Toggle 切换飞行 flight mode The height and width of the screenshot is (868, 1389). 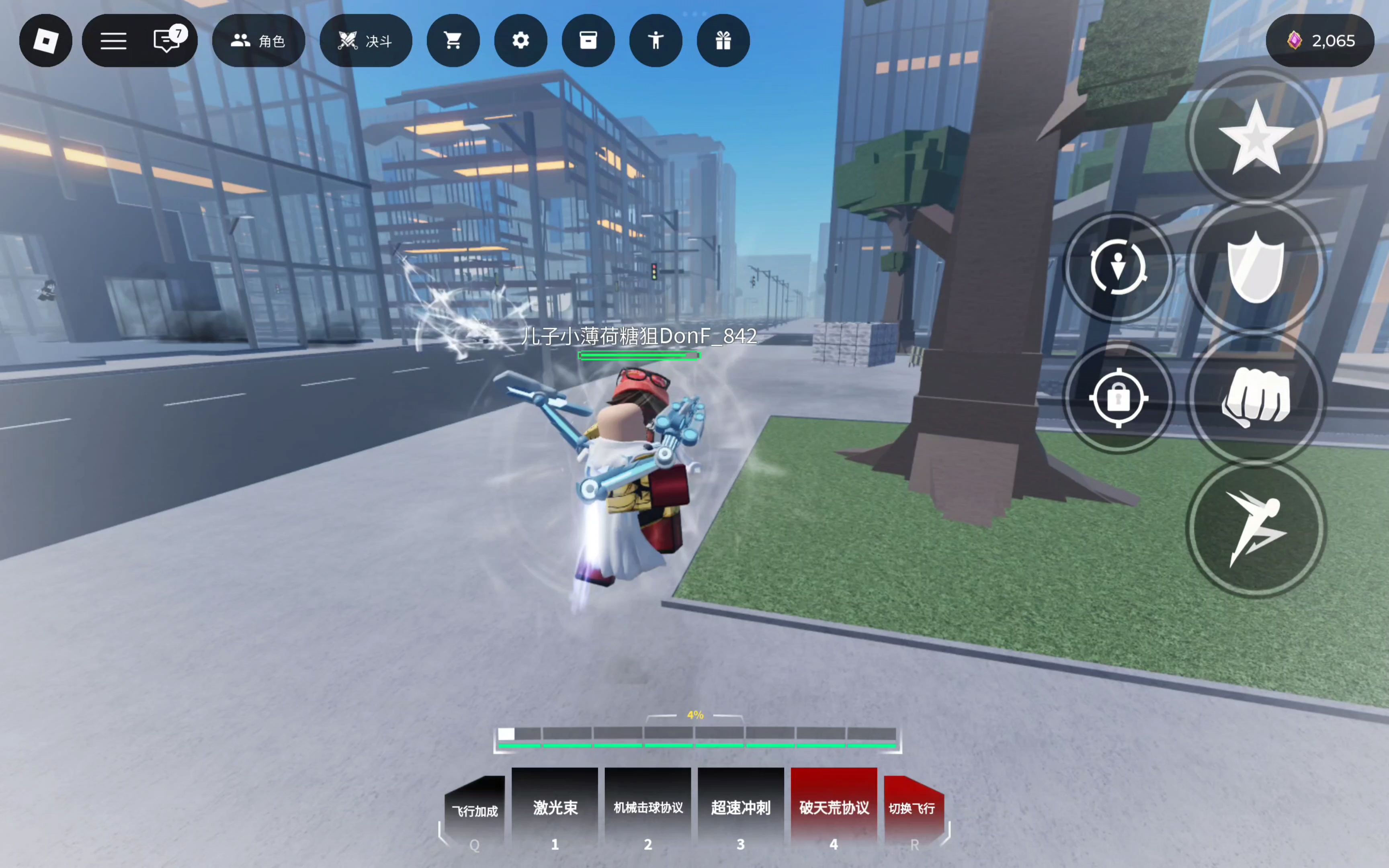[x=912, y=809]
